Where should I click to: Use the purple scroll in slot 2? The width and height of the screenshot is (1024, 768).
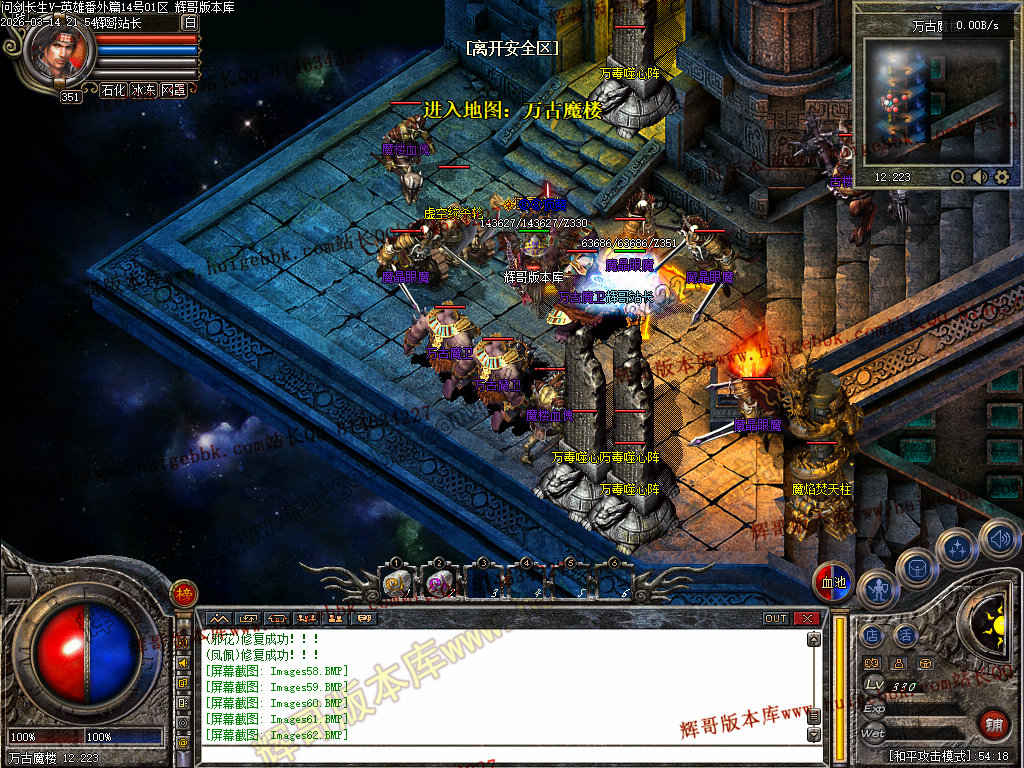[x=438, y=581]
